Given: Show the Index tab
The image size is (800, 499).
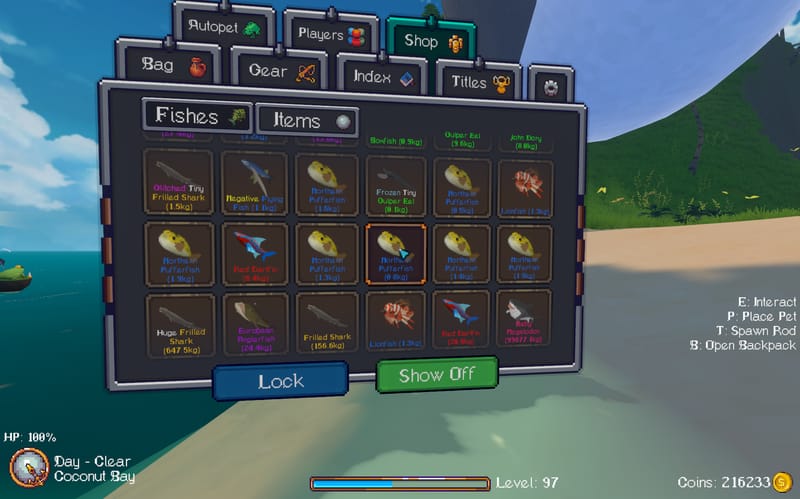Looking at the screenshot, I should pos(384,76).
